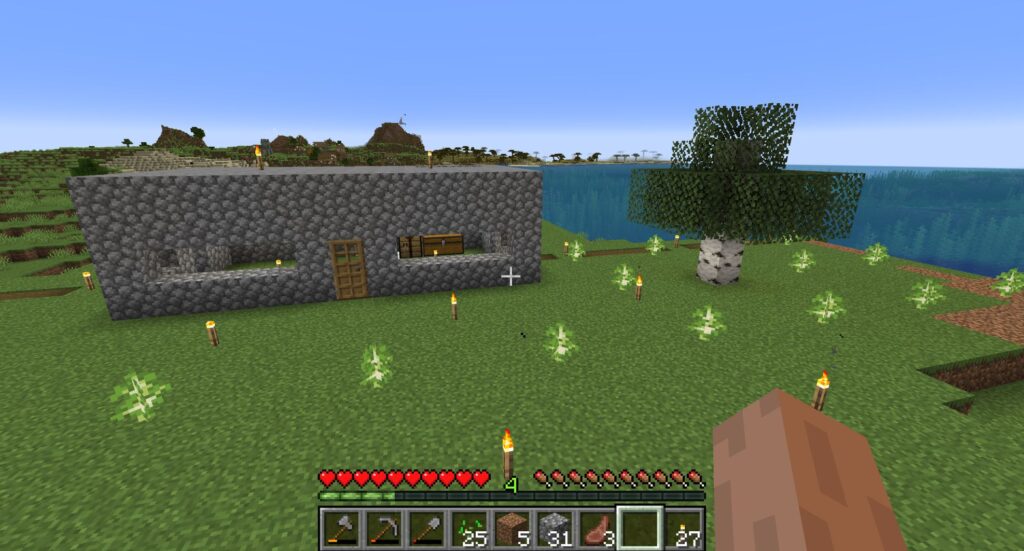Select the stone pickaxe hotbar slot
The height and width of the screenshot is (551, 1024).
pyautogui.click(x=383, y=528)
